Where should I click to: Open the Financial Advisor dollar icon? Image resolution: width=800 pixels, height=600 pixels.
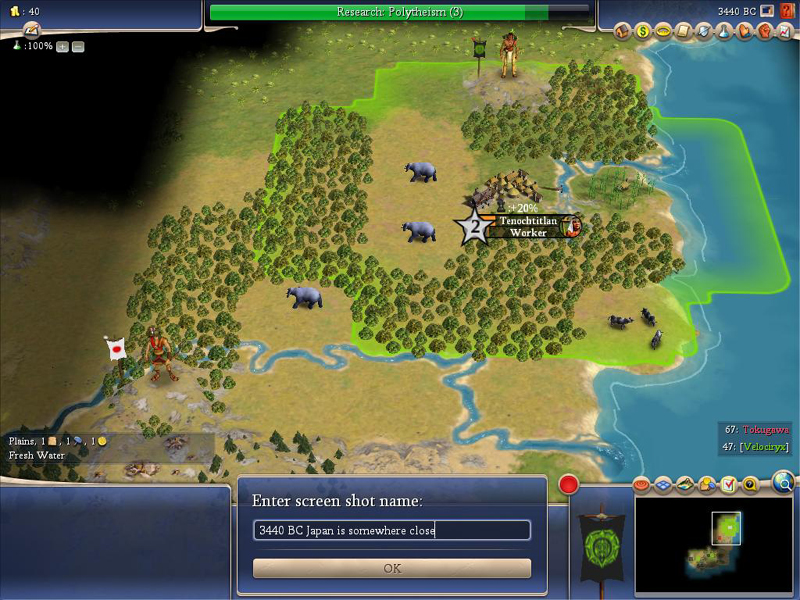click(644, 31)
